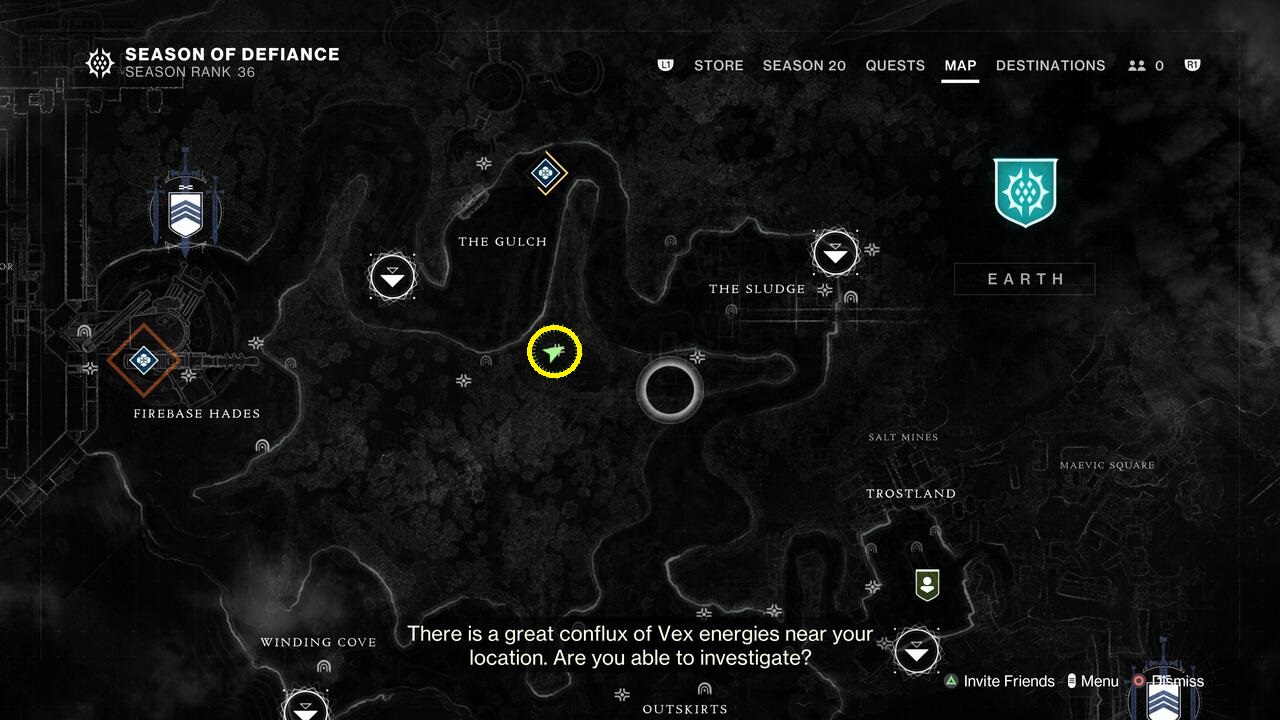Screen dimensions: 1280x720
Task: Switch to the QUESTS tab
Action: [895, 65]
